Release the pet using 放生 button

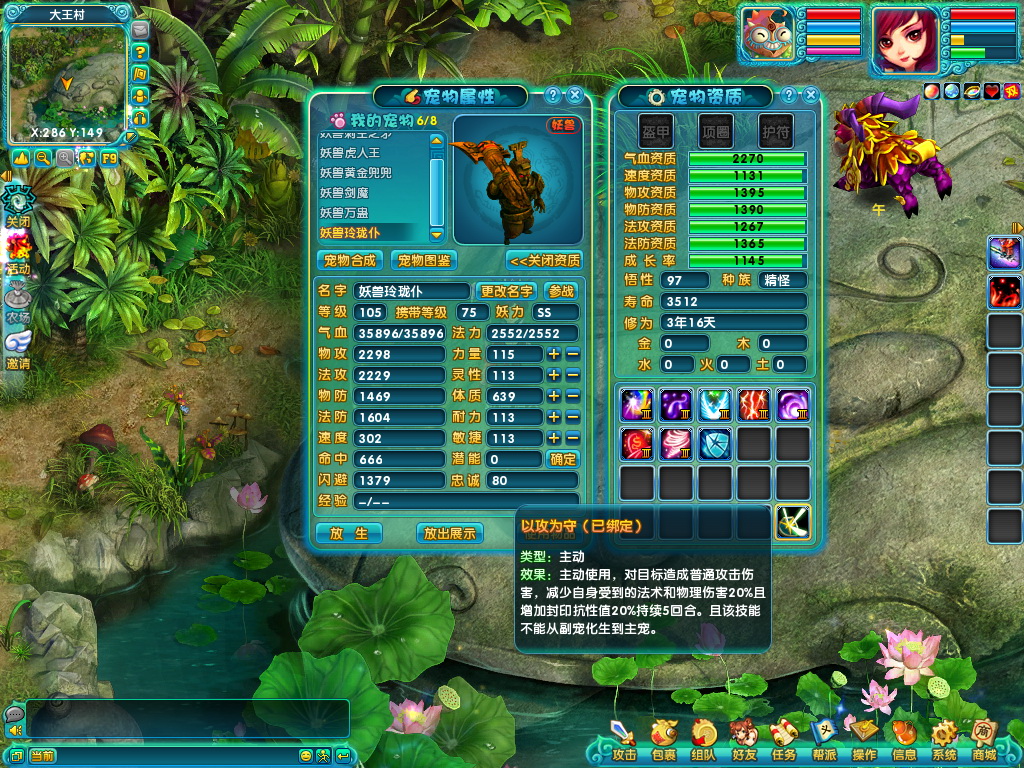[349, 533]
